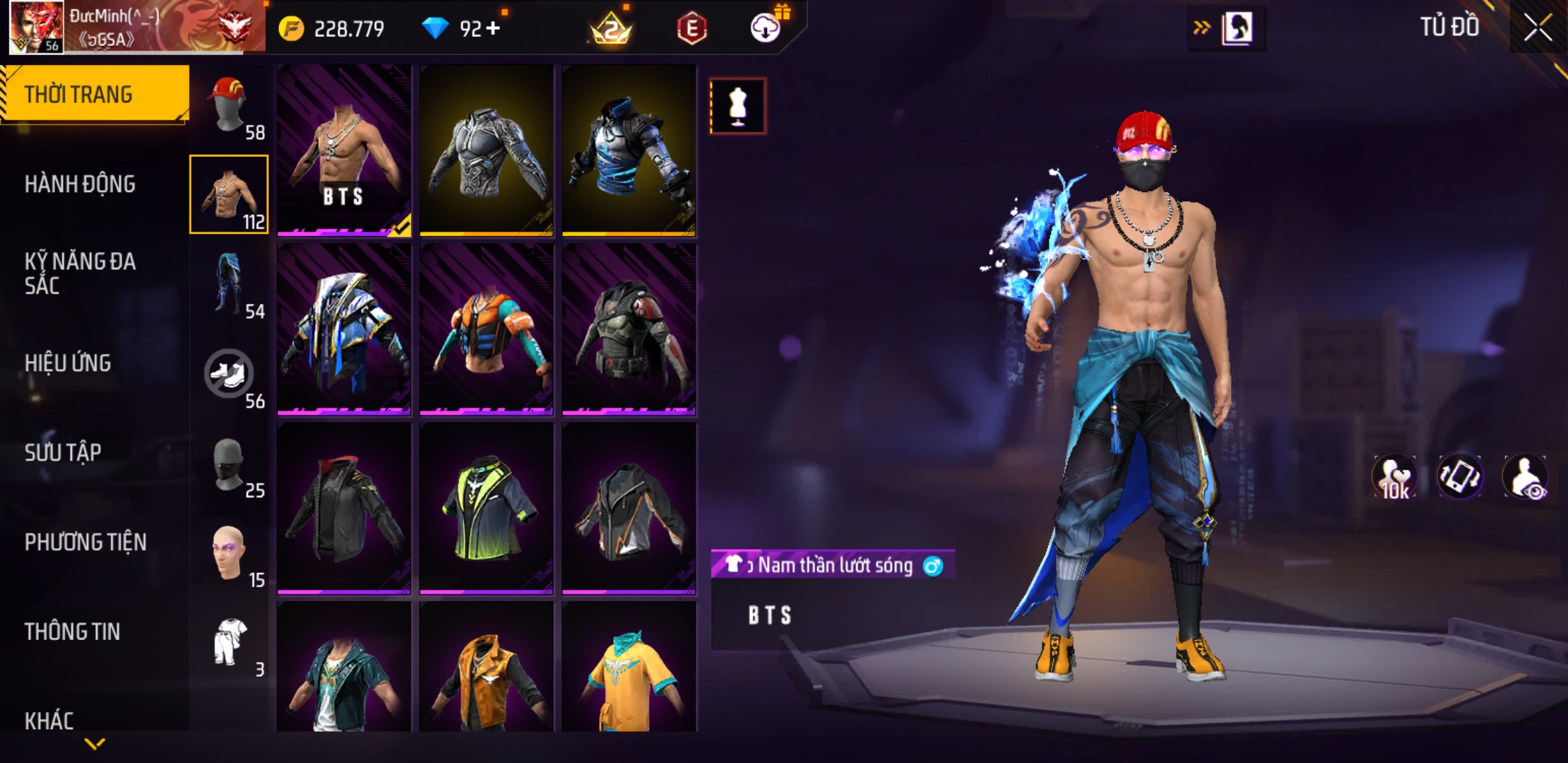
Task: Select the Hiệu Ứng category
Action: coord(68,363)
